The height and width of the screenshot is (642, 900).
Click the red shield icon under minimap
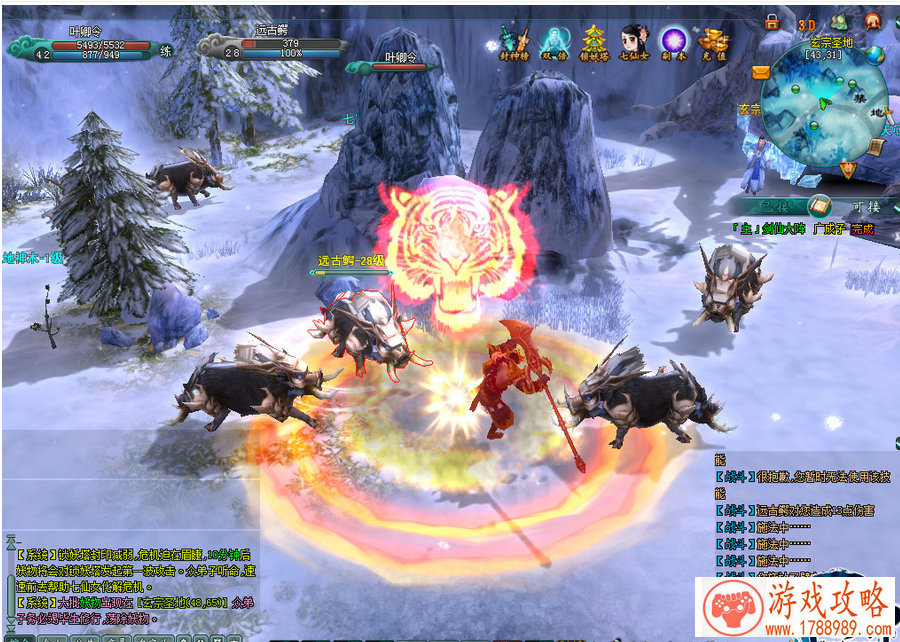(x=849, y=171)
